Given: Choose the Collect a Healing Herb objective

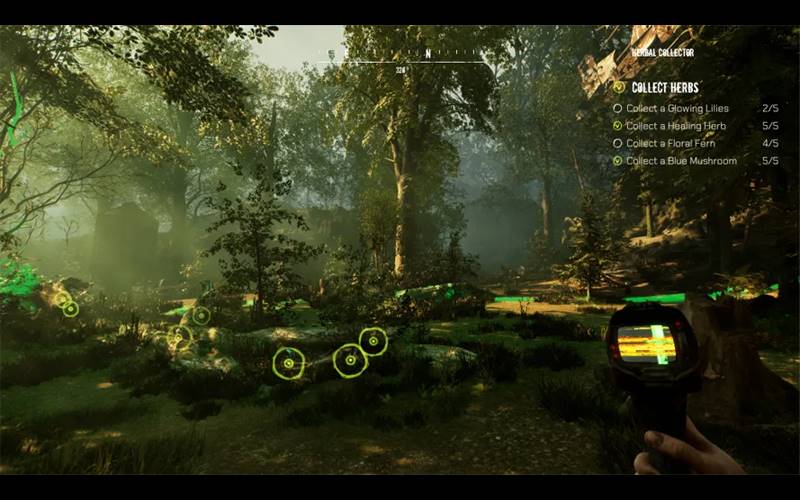Looking at the screenshot, I should click(675, 126).
